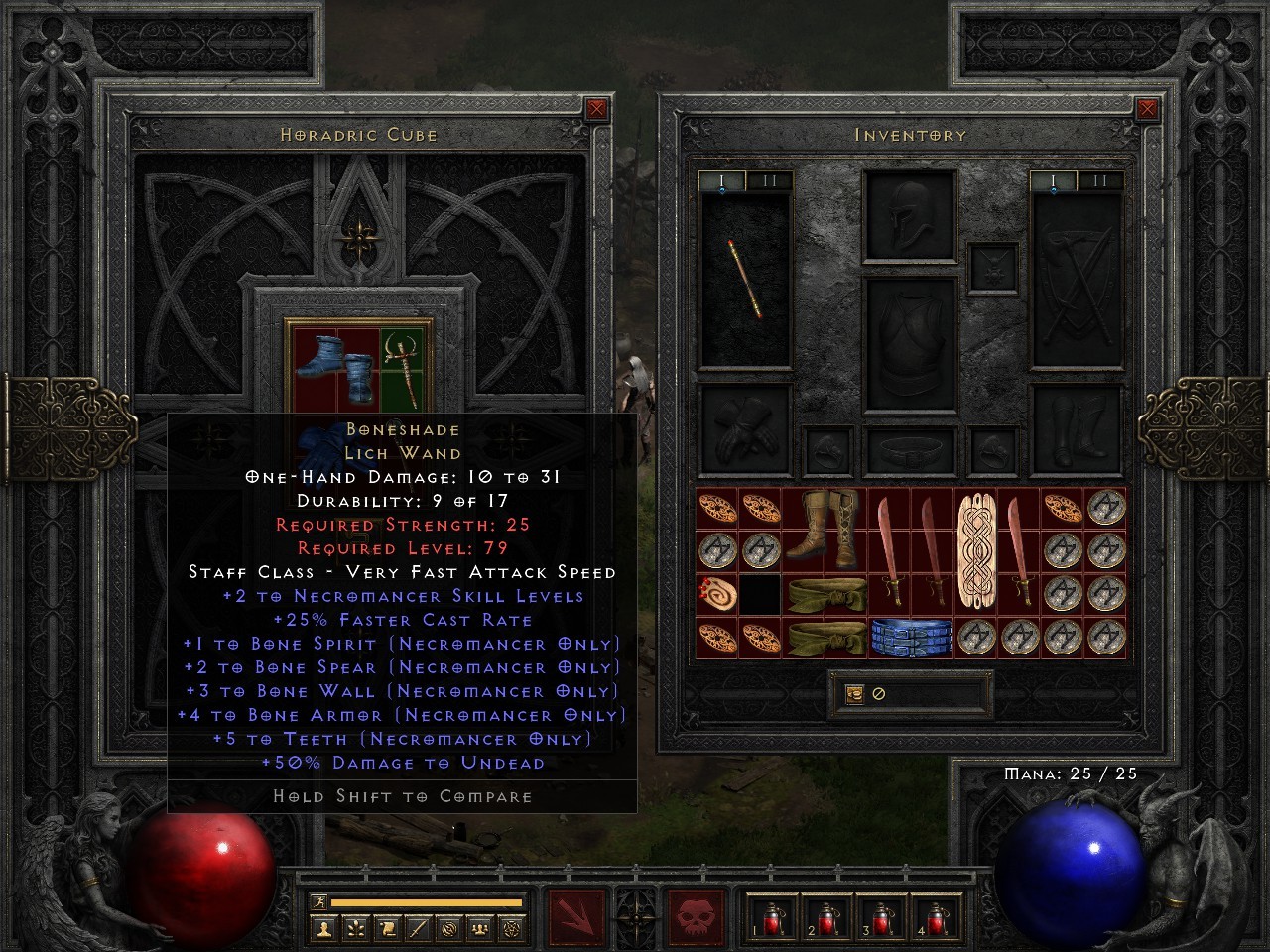Click the yellow stamina bar
Viewport: 1270px width, 952px height.
click(427, 903)
